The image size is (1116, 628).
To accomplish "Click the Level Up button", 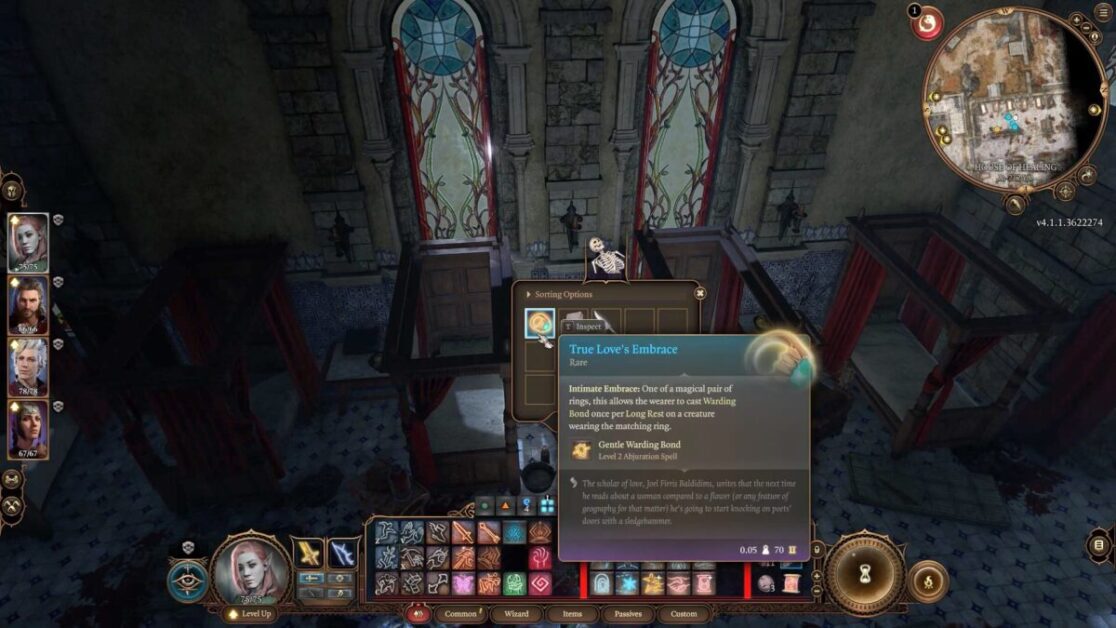I will tap(251, 613).
